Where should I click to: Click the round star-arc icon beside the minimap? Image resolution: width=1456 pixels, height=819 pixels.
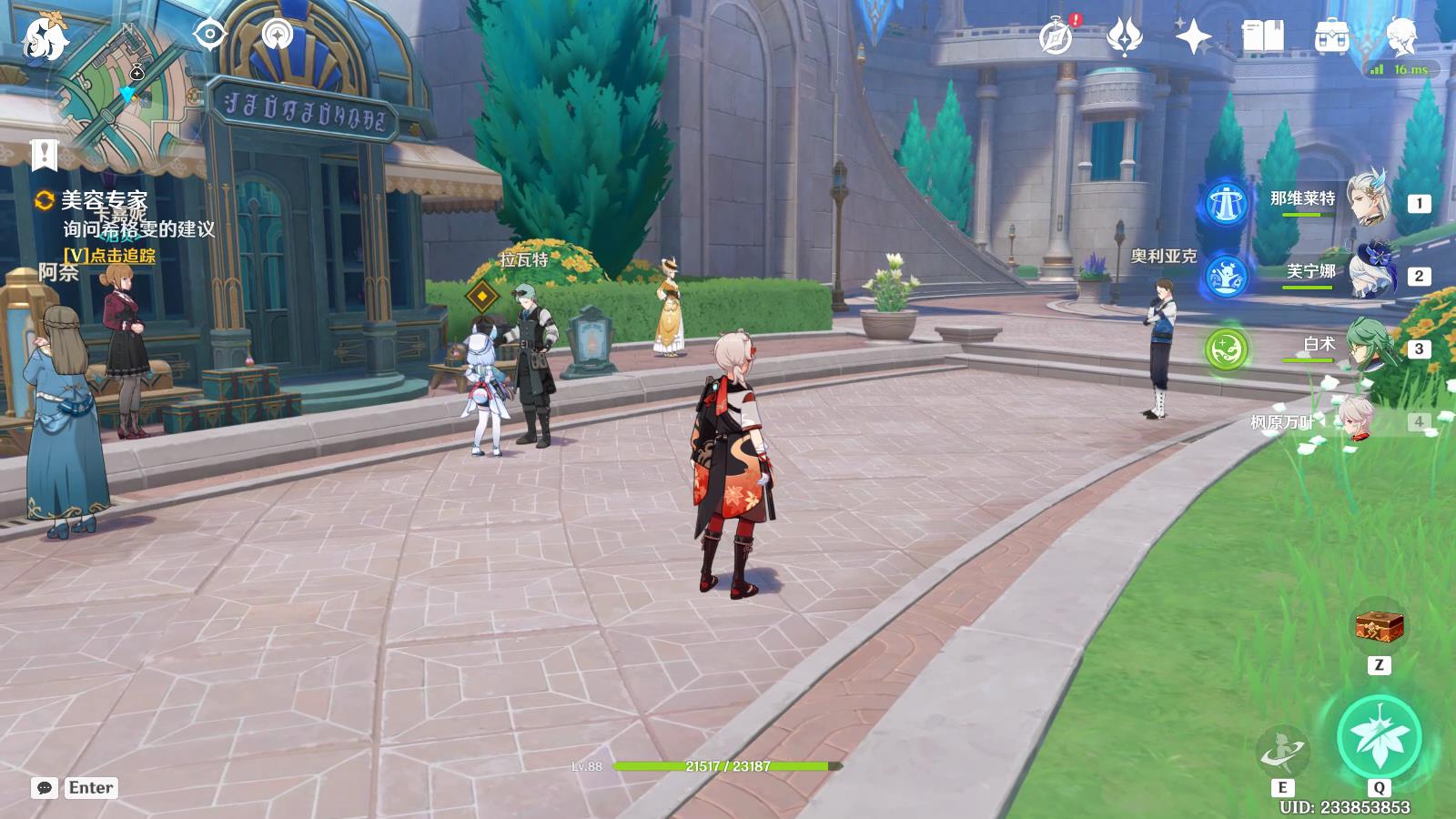pyautogui.click(x=278, y=35)
